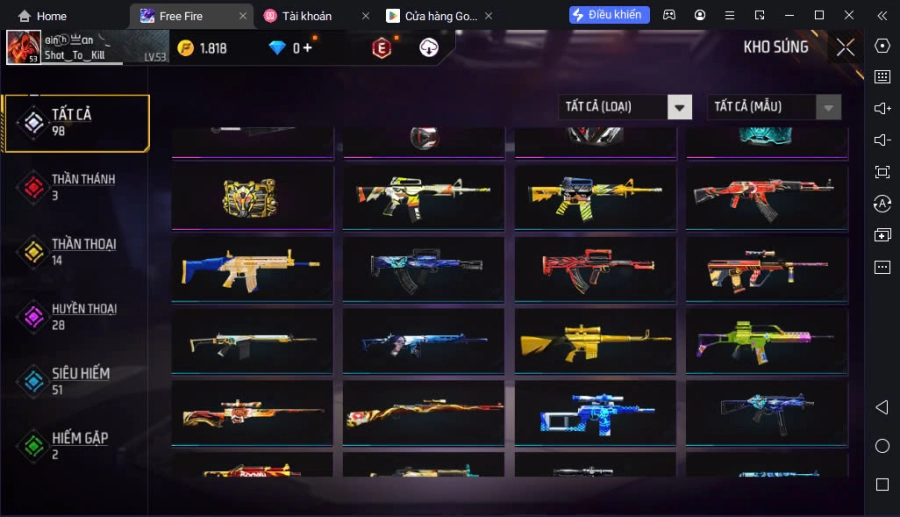Click the gold coin balance icon

click(186, 48)
